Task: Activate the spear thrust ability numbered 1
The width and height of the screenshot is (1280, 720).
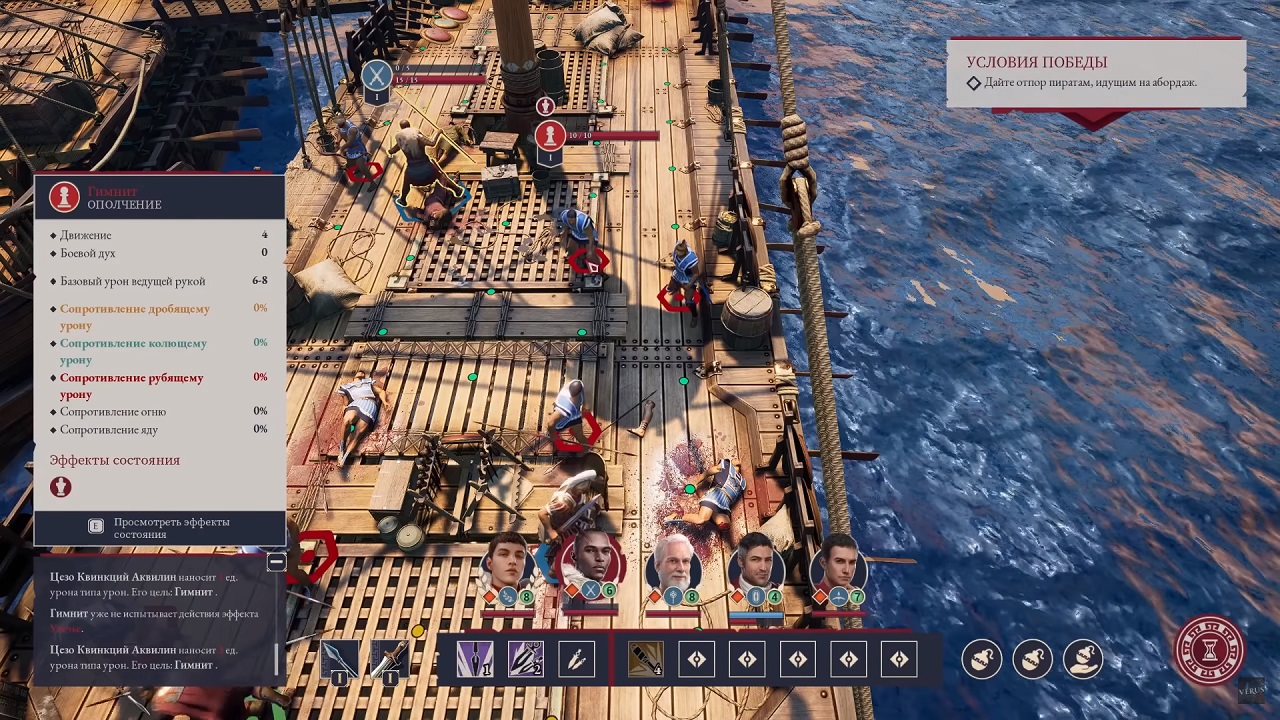Action: point(474,659)
